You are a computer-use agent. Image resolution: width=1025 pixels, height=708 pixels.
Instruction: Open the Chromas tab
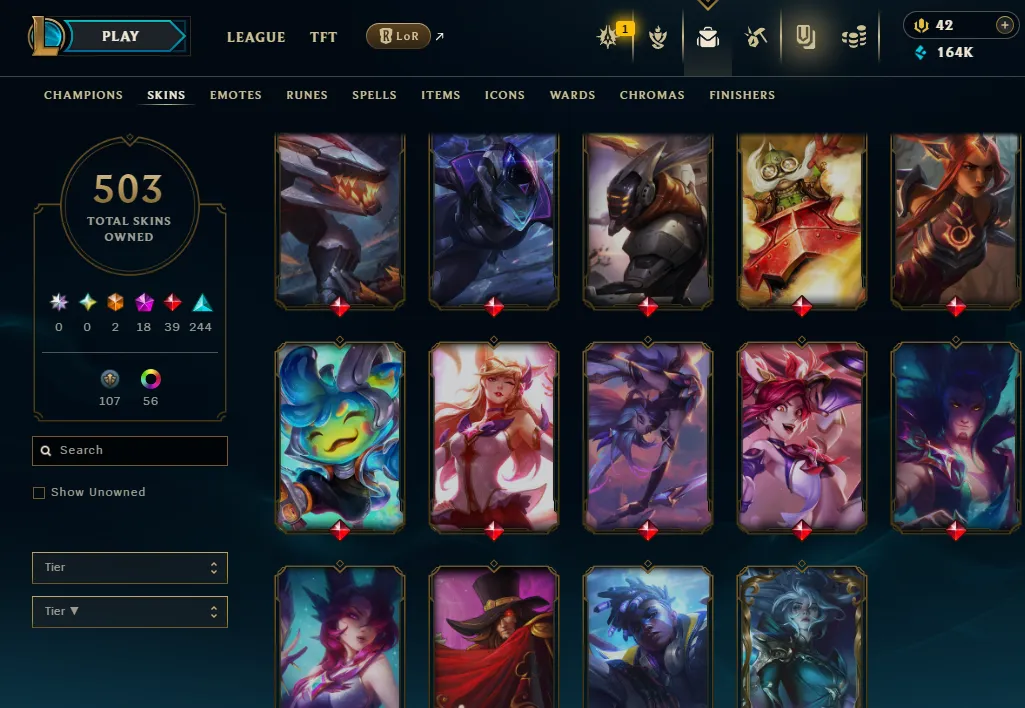click(652, 95)
